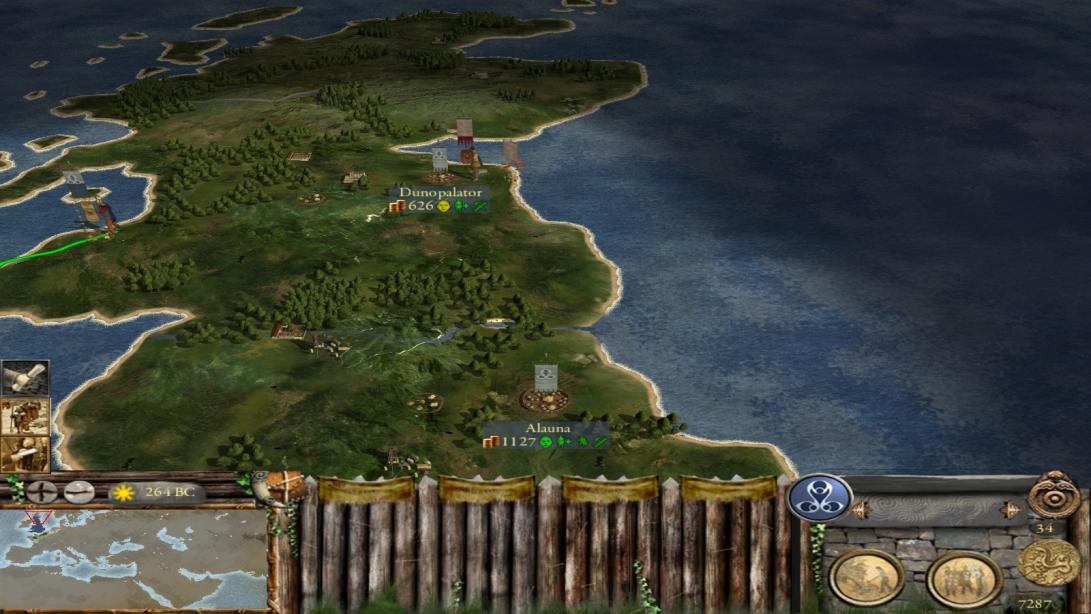Open the recruitment button showing soldiers

[964, 578]
